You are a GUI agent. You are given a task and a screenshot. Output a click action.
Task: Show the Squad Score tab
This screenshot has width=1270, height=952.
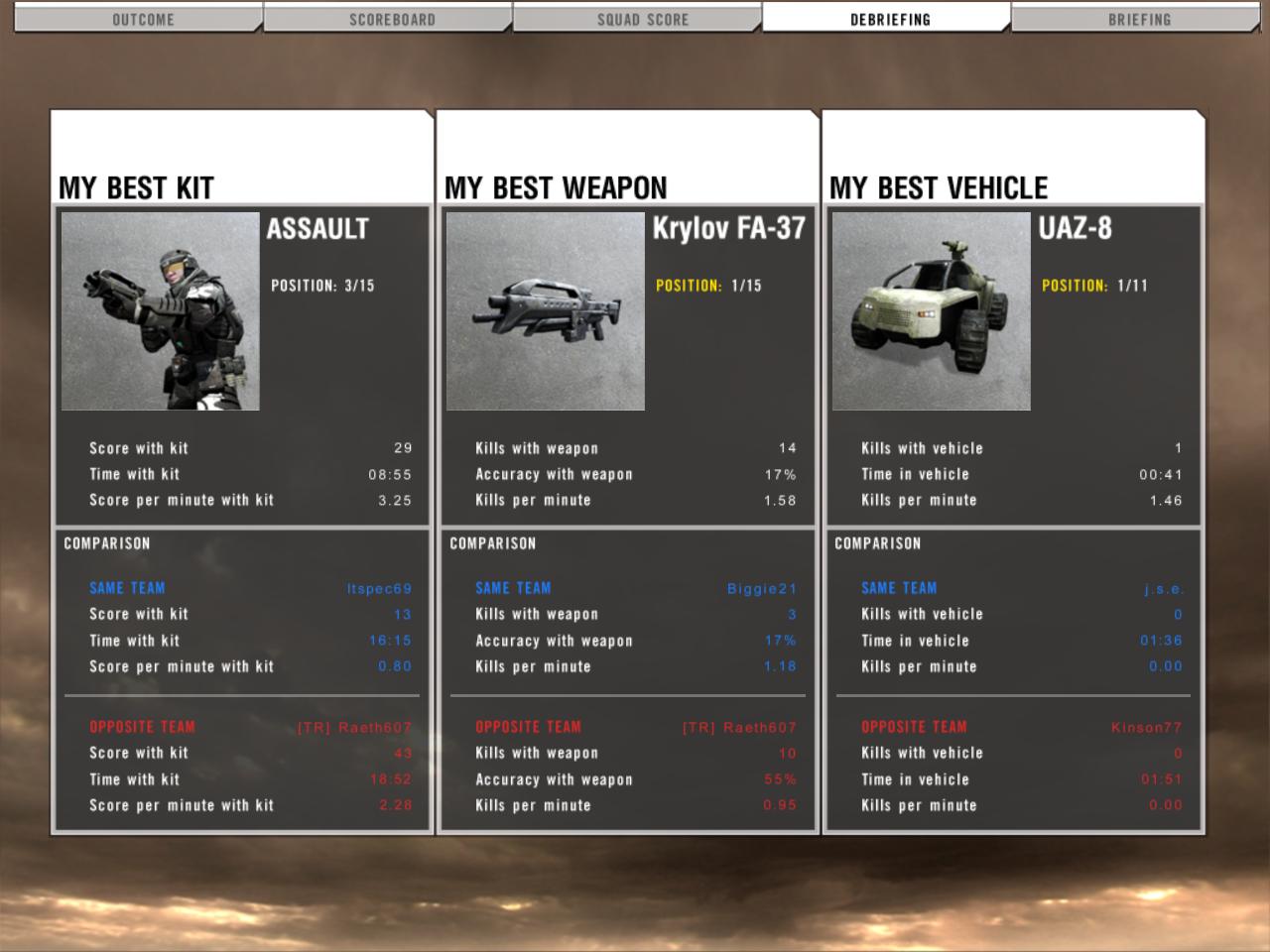point(642,19)
